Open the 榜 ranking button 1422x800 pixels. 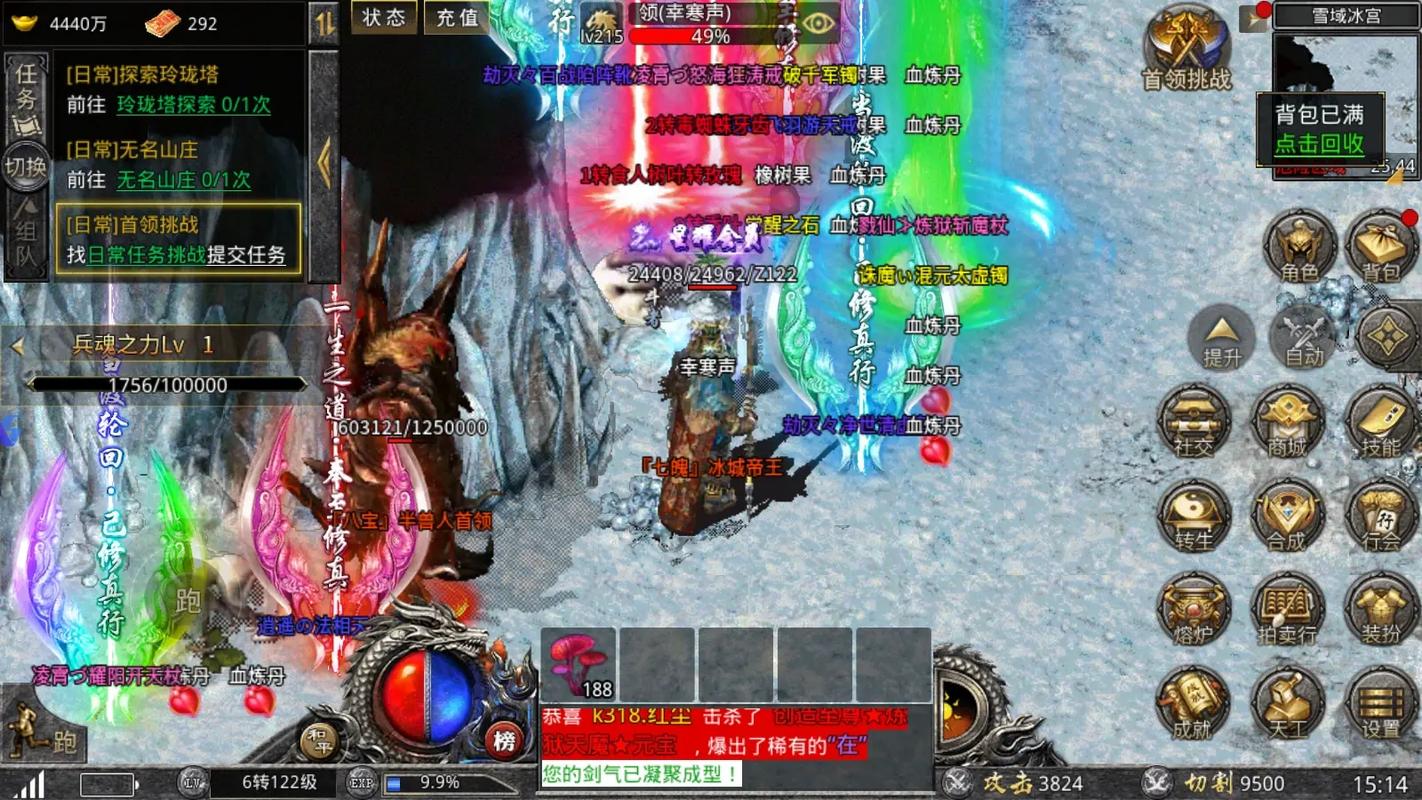505,741
